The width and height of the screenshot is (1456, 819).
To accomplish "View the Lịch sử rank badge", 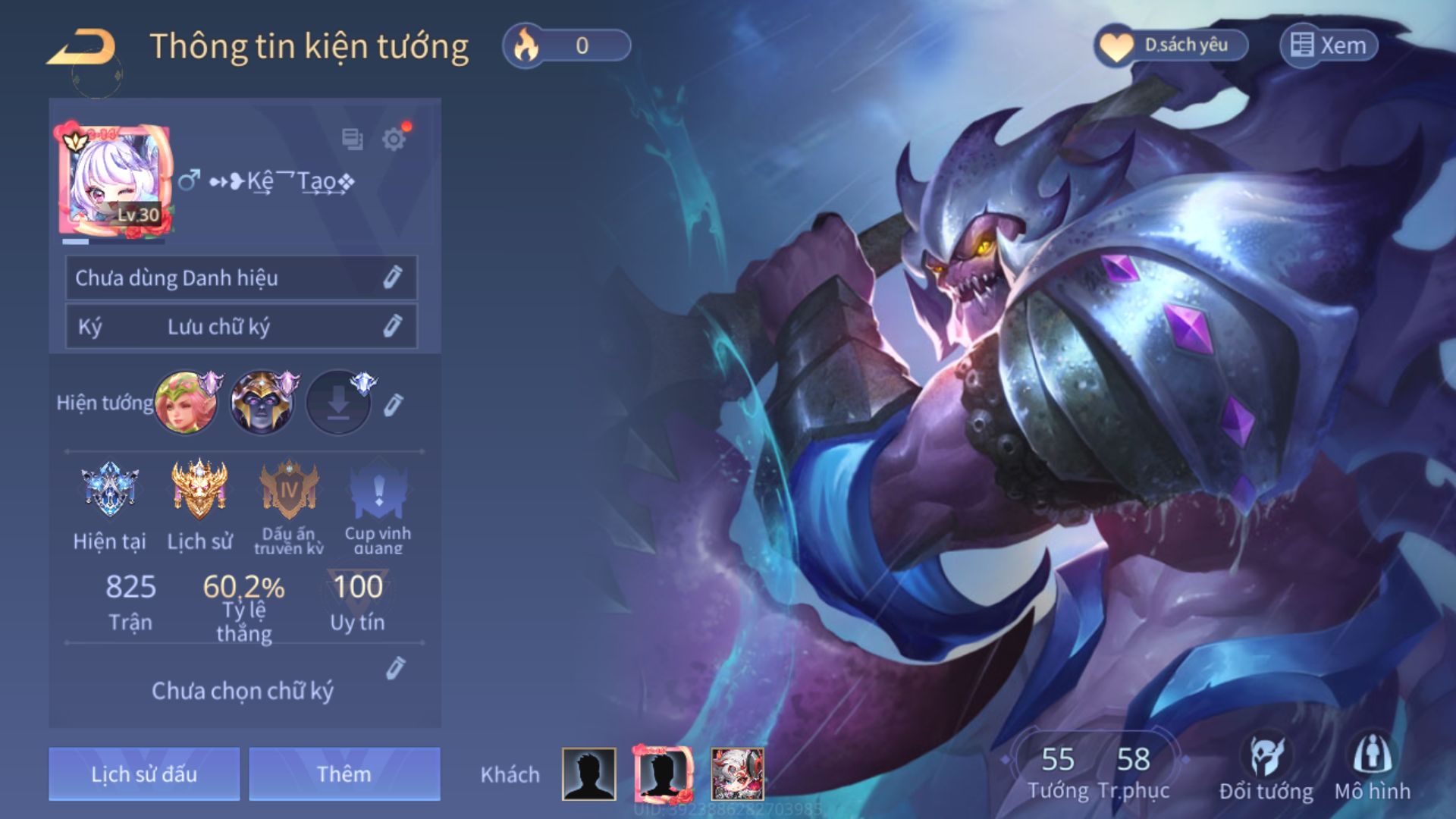I will 199,490.
